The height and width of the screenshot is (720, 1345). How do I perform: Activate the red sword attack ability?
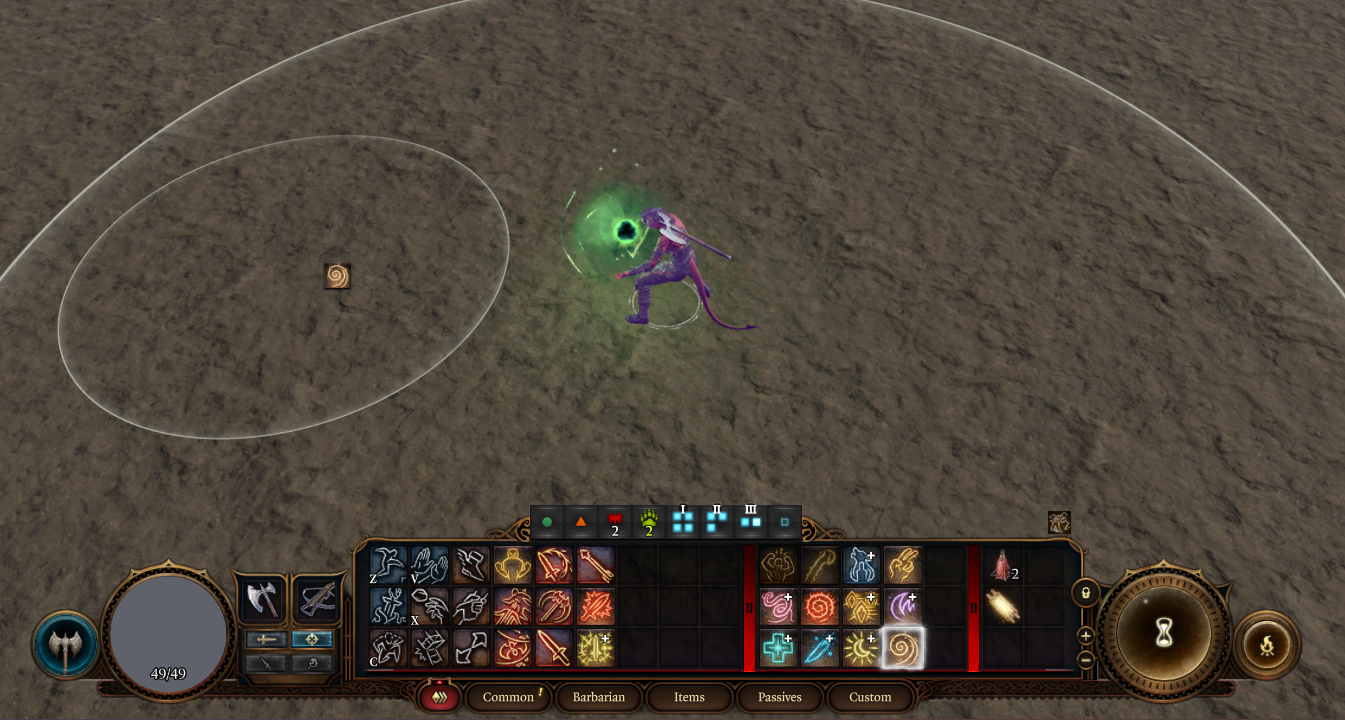(x=554, y=648)
